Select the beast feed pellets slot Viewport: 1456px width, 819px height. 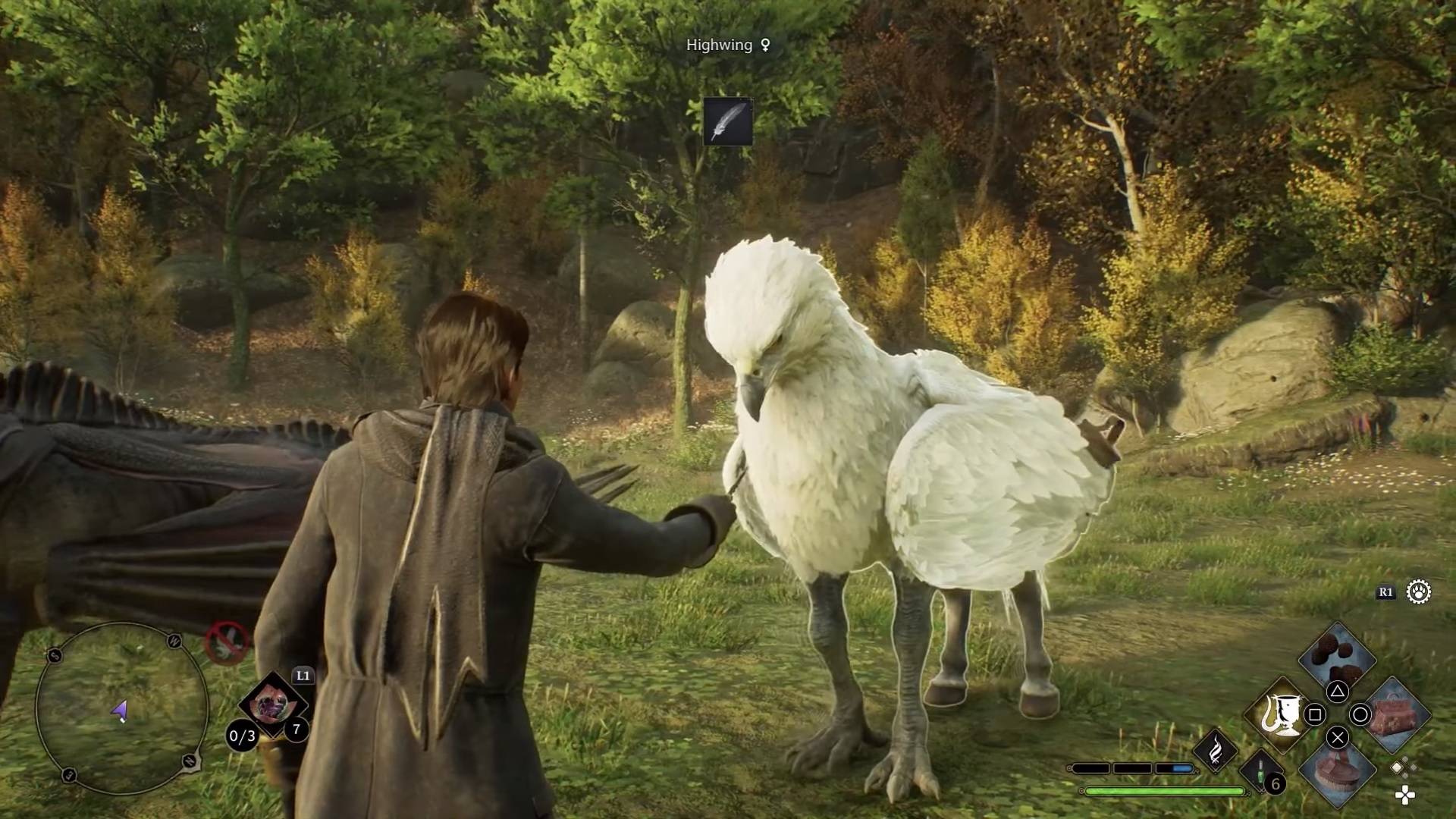(1337, 657)
